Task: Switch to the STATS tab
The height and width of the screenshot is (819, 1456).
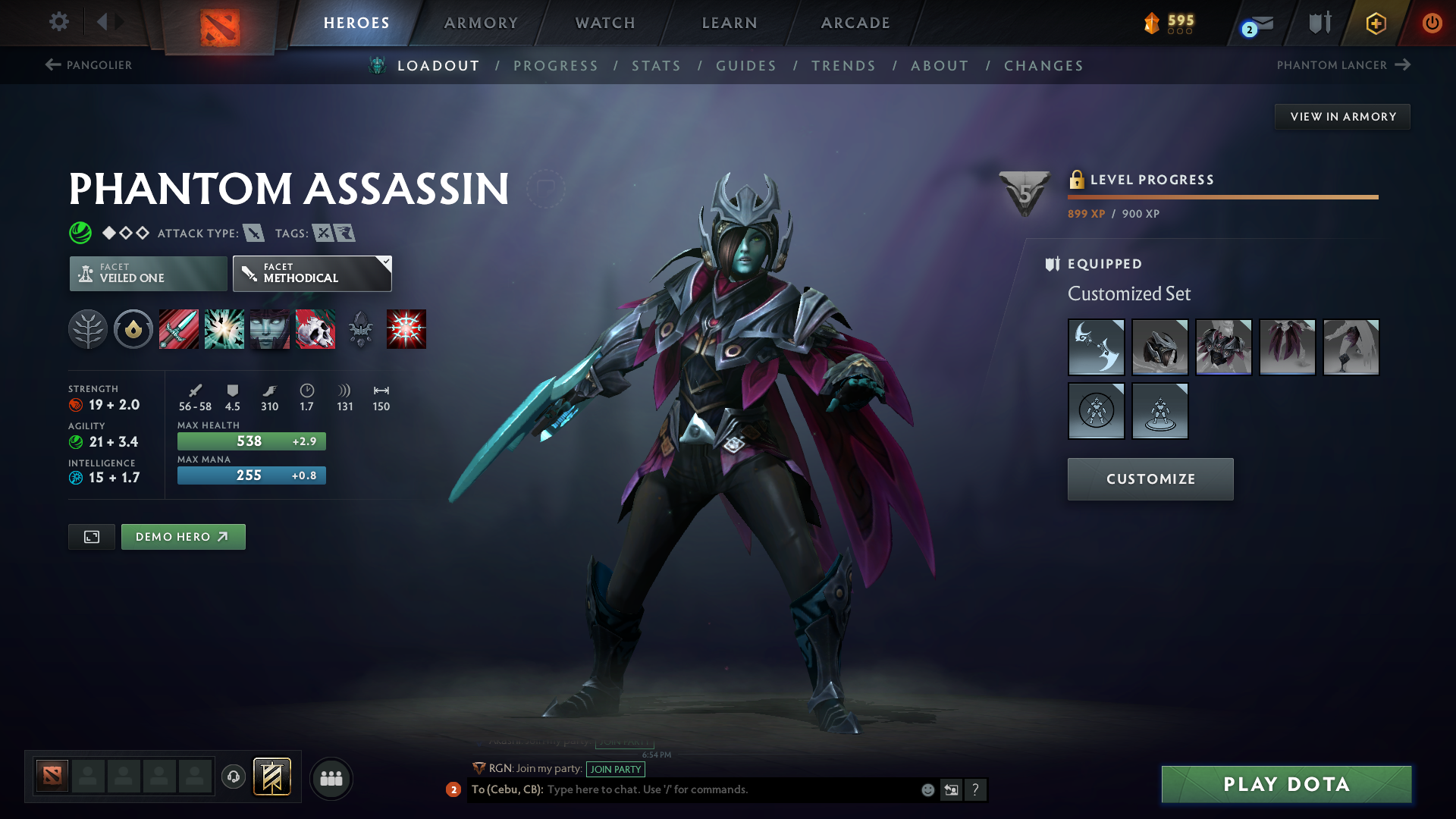Action: 656,66
